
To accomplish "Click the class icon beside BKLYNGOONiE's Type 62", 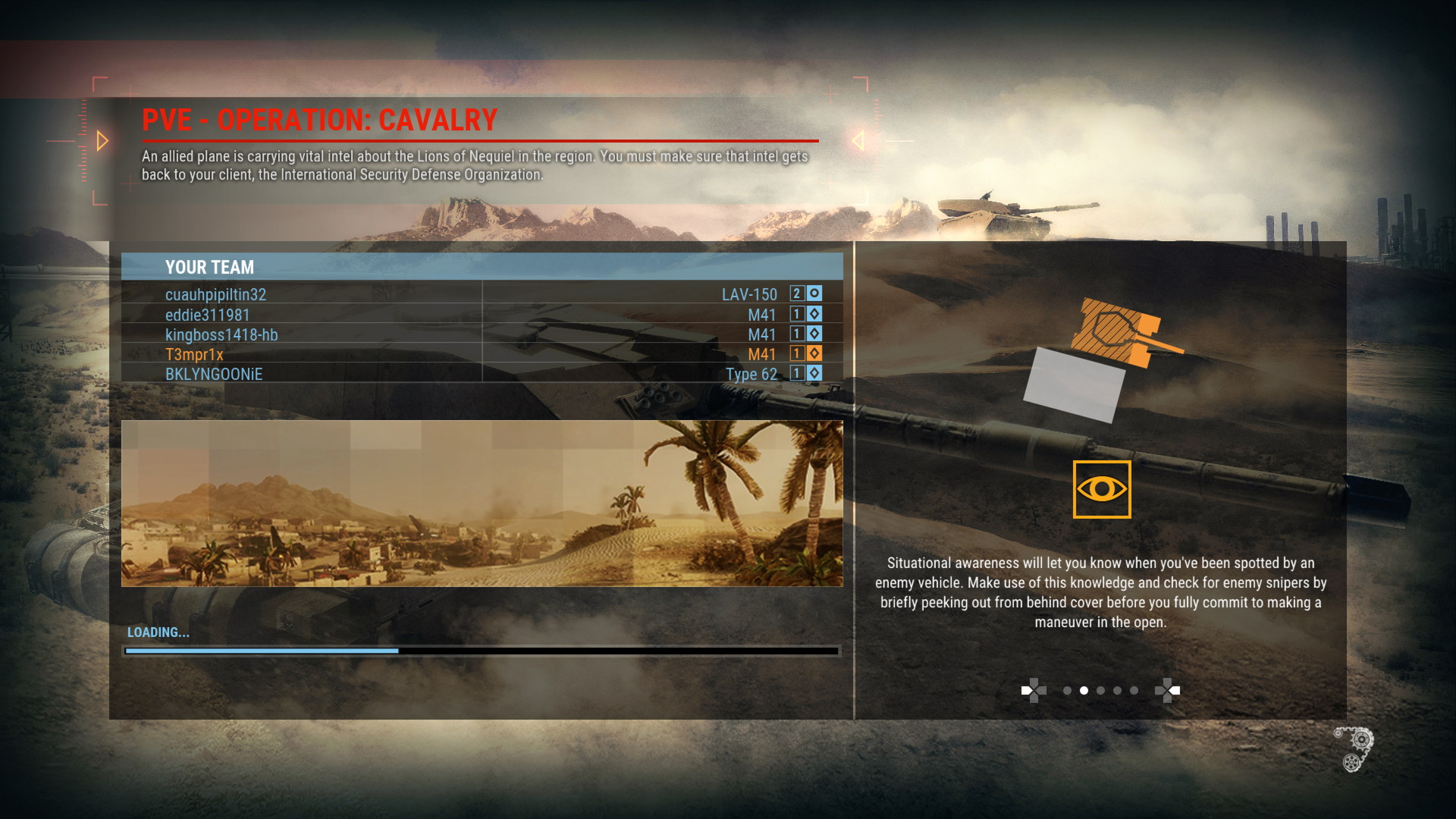I will click(x=814, y=373).
